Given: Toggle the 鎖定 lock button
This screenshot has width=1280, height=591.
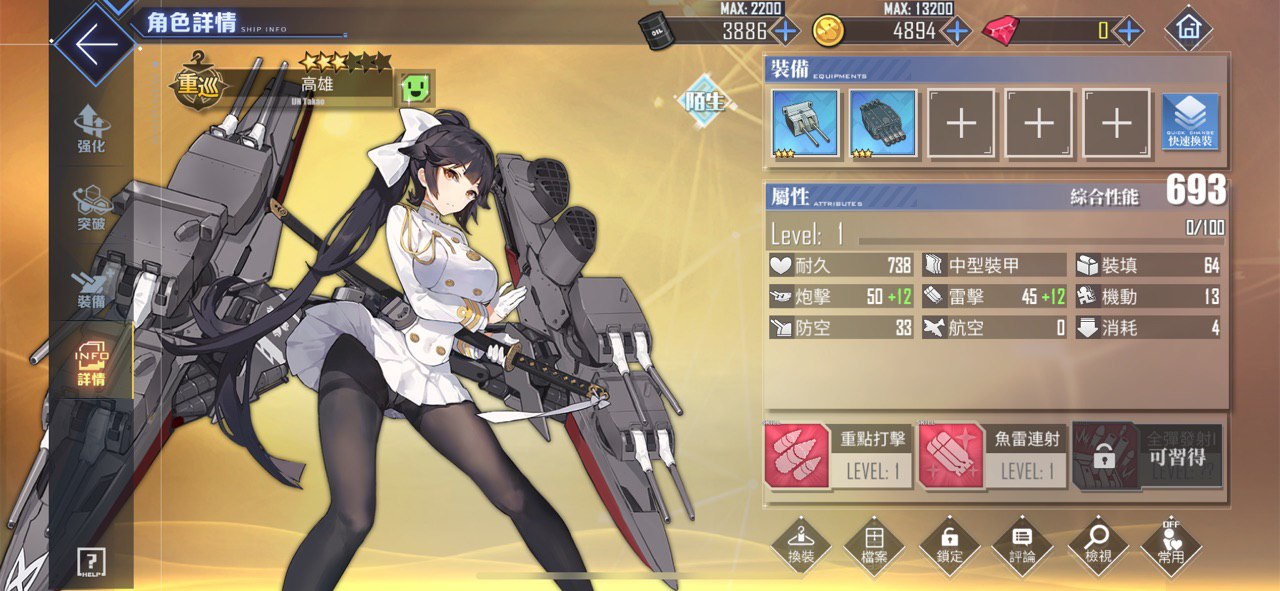Looking at the screenshot, I should [949, 545].
